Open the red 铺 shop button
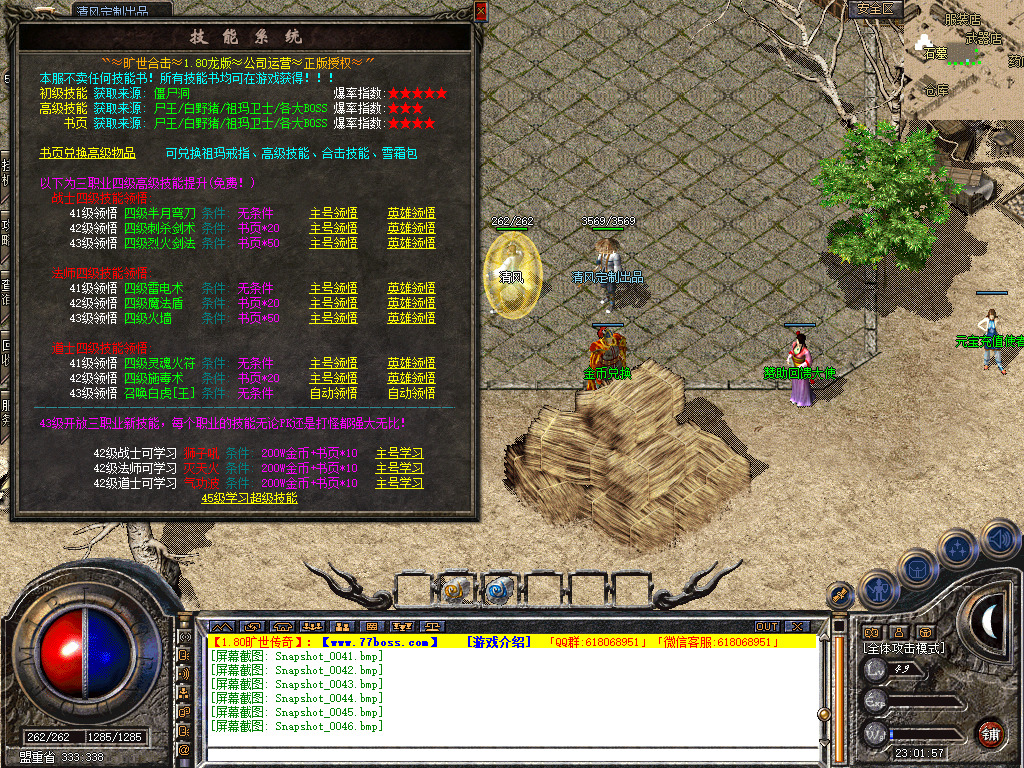1024x768 pixels. pos(990,733)
